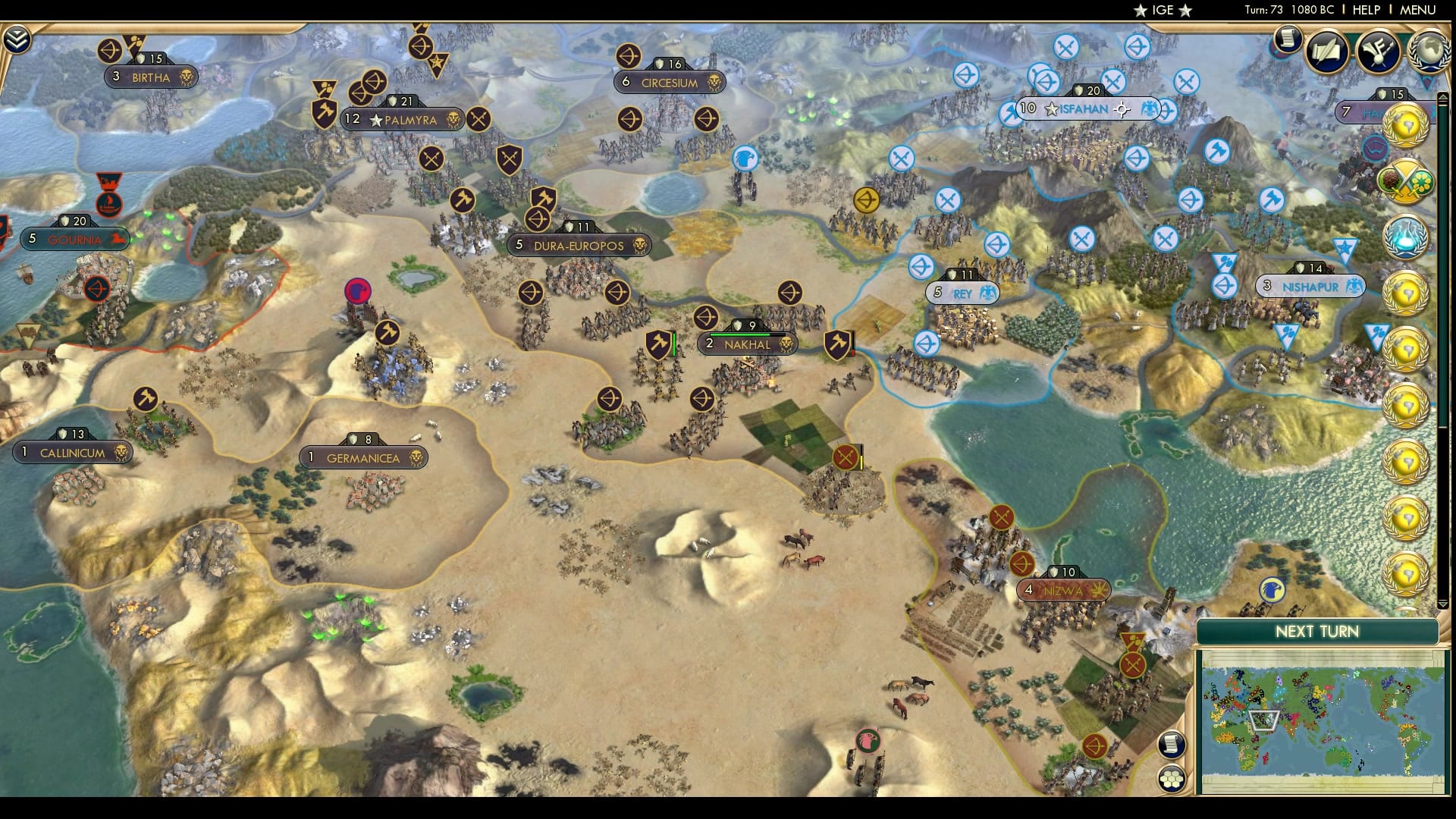Click the white viewport rectangle on the minimap

pos(1264,721)
